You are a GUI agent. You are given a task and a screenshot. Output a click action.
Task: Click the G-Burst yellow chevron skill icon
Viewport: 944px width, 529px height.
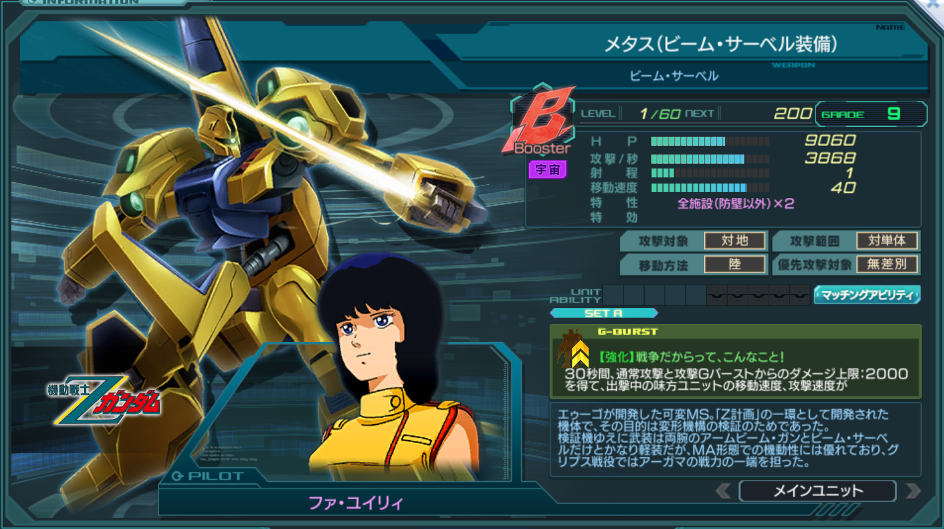point(576,352)
